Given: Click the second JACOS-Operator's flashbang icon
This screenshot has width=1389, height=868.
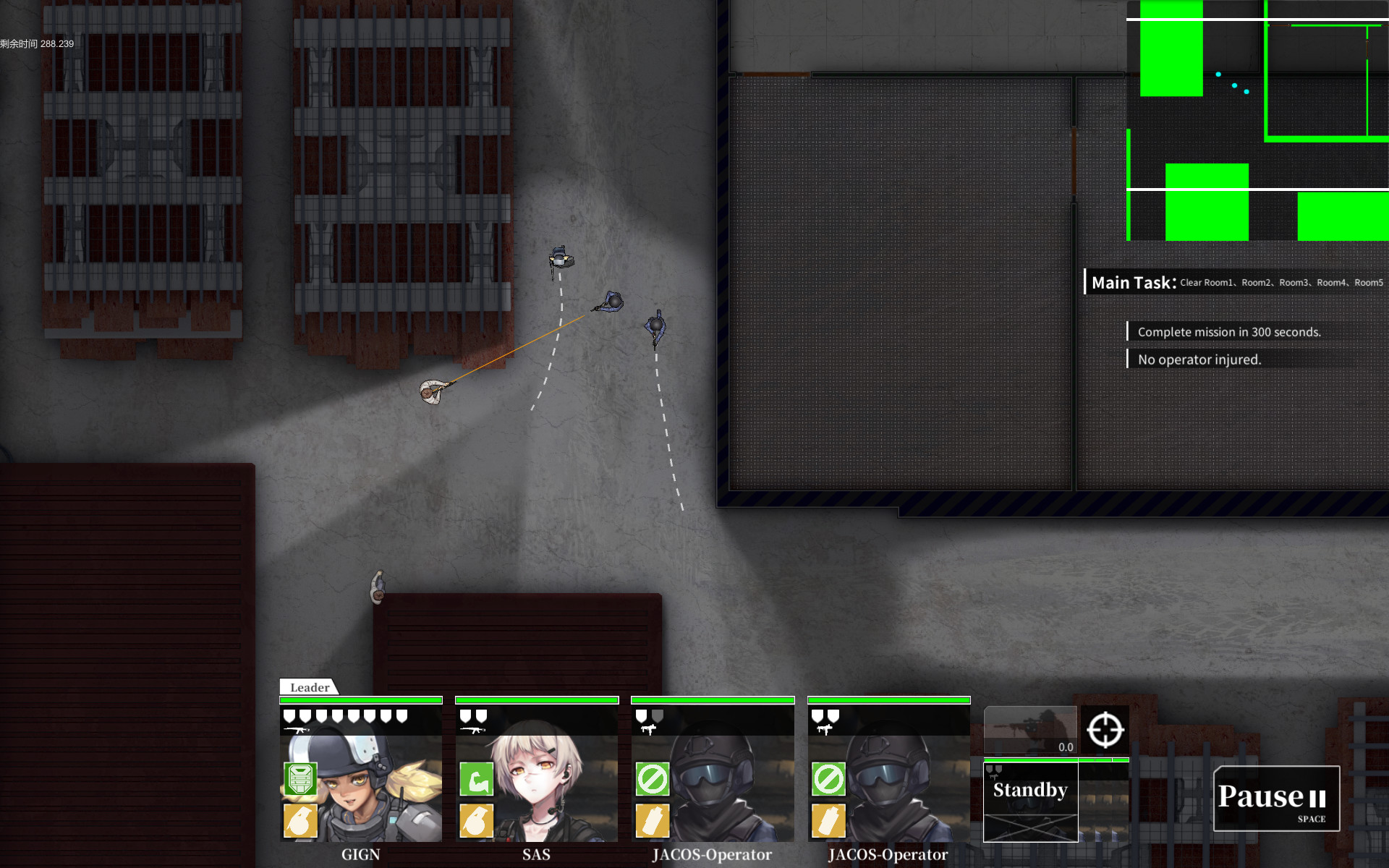Looking at the screenshot, I should [x=828, y=822].
